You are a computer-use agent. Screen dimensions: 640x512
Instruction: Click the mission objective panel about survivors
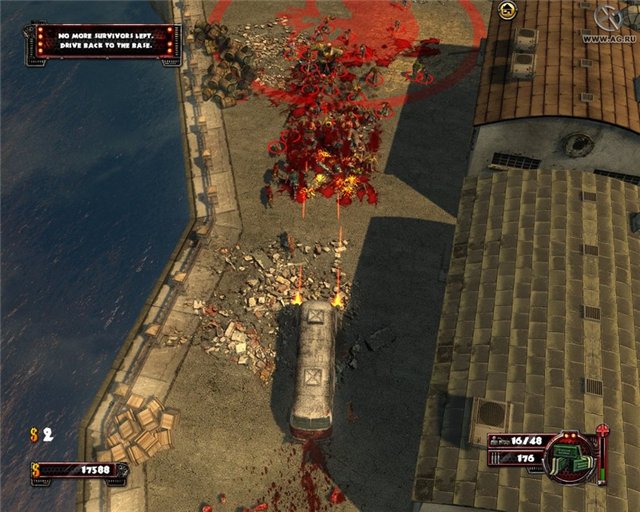[x=103, y=40]
